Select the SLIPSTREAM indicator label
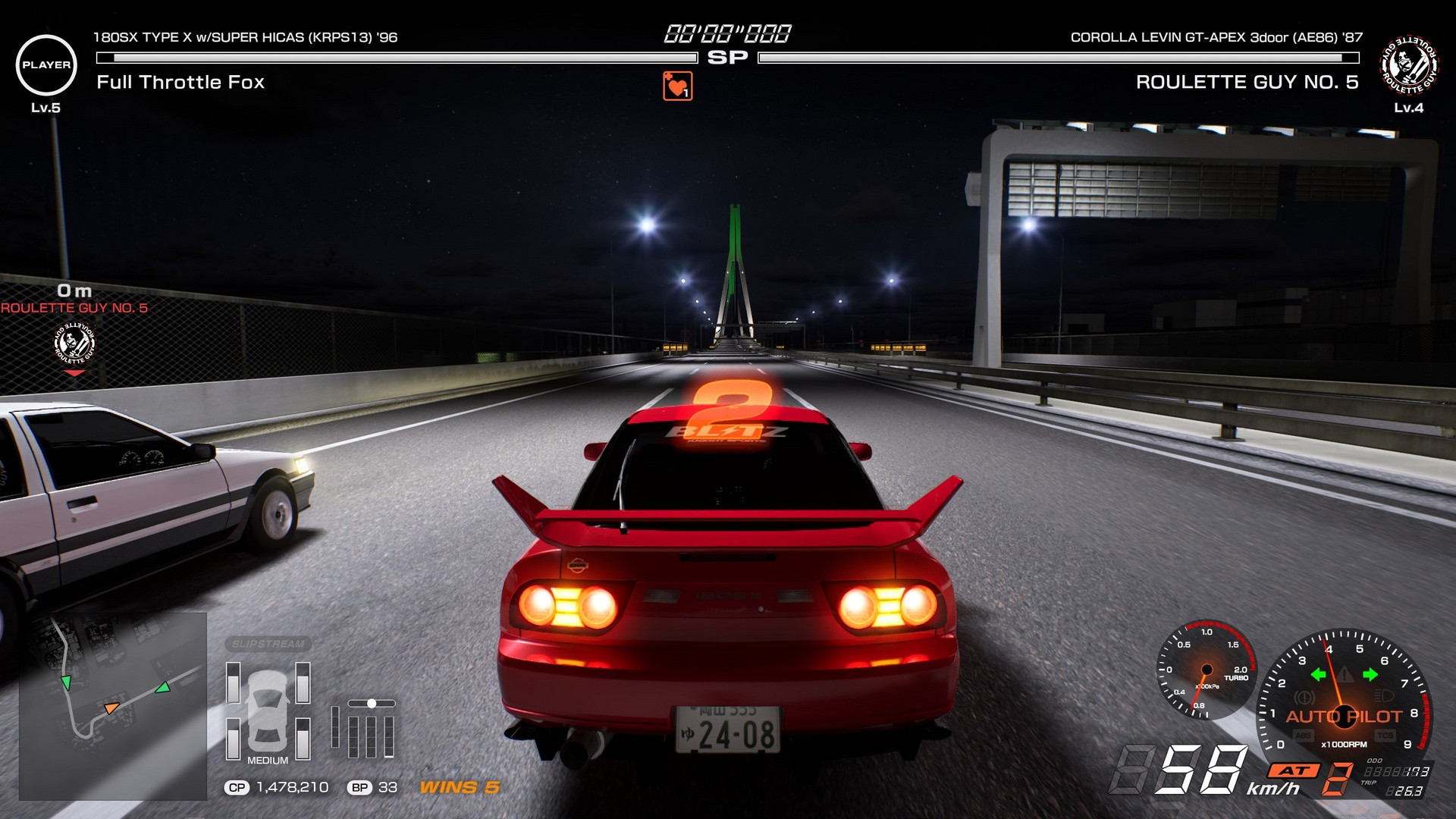This screenshot has height=819, width=1456. [268, 644]
